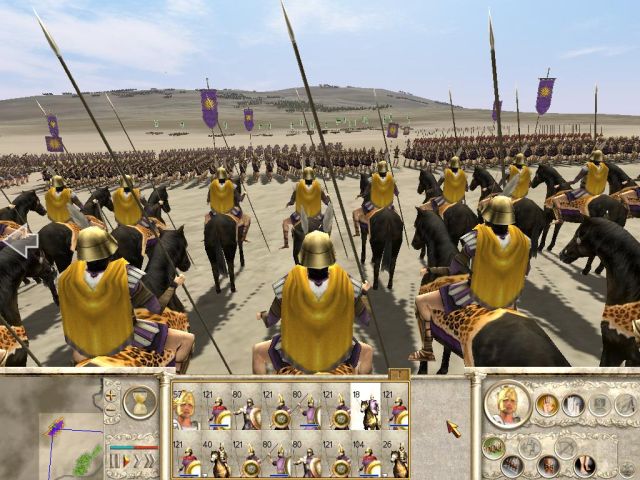Click the hourglass battle timer button

[140, 402]
